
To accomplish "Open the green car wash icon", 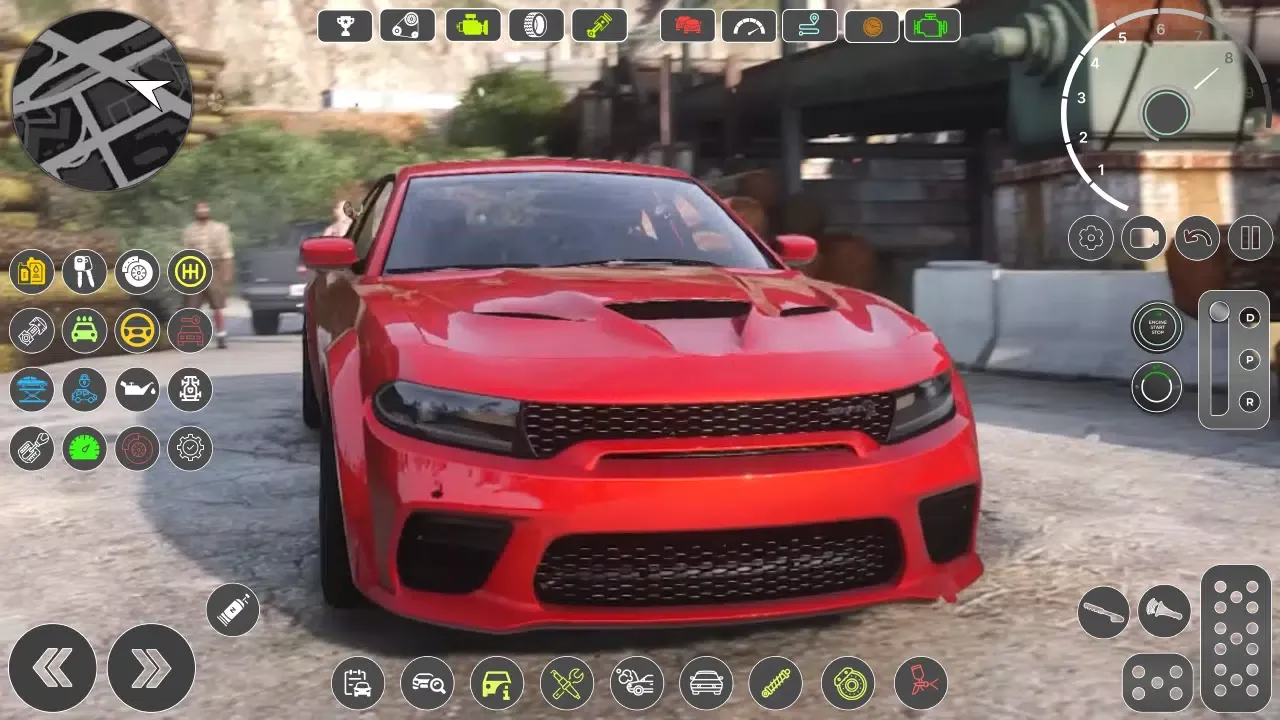I will click(84, 331).
